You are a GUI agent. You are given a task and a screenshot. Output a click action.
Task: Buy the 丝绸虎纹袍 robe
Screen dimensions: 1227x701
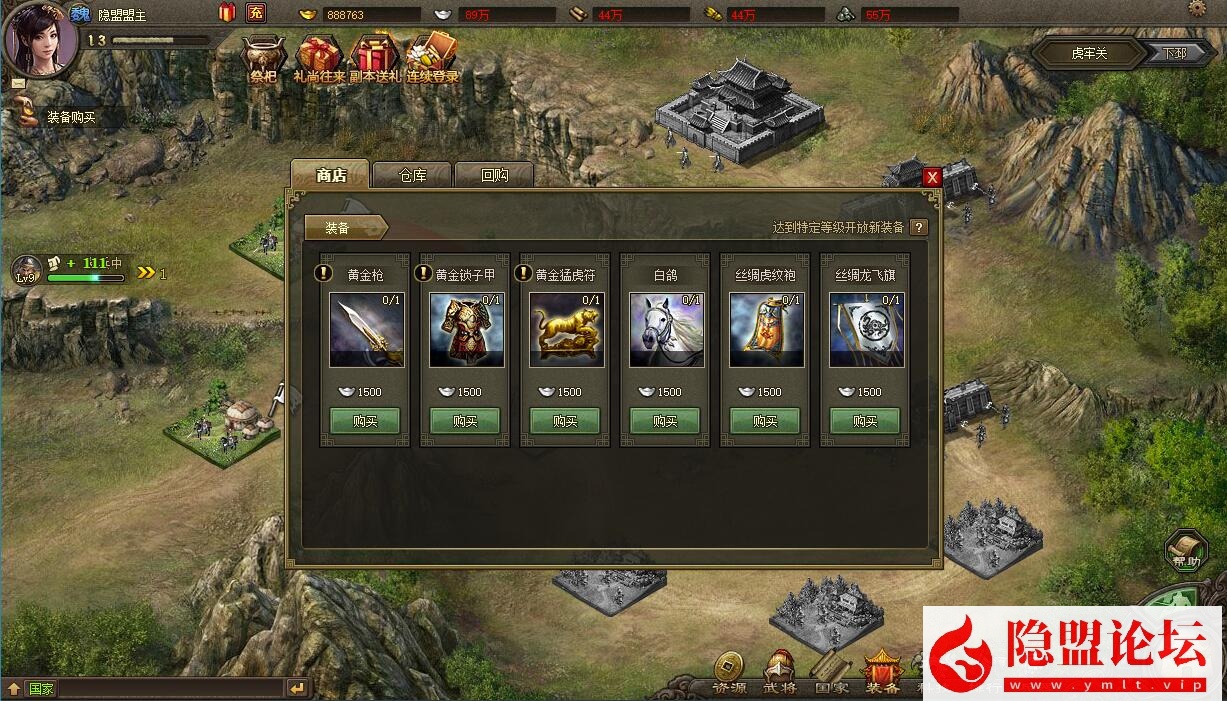coord(765,421)
